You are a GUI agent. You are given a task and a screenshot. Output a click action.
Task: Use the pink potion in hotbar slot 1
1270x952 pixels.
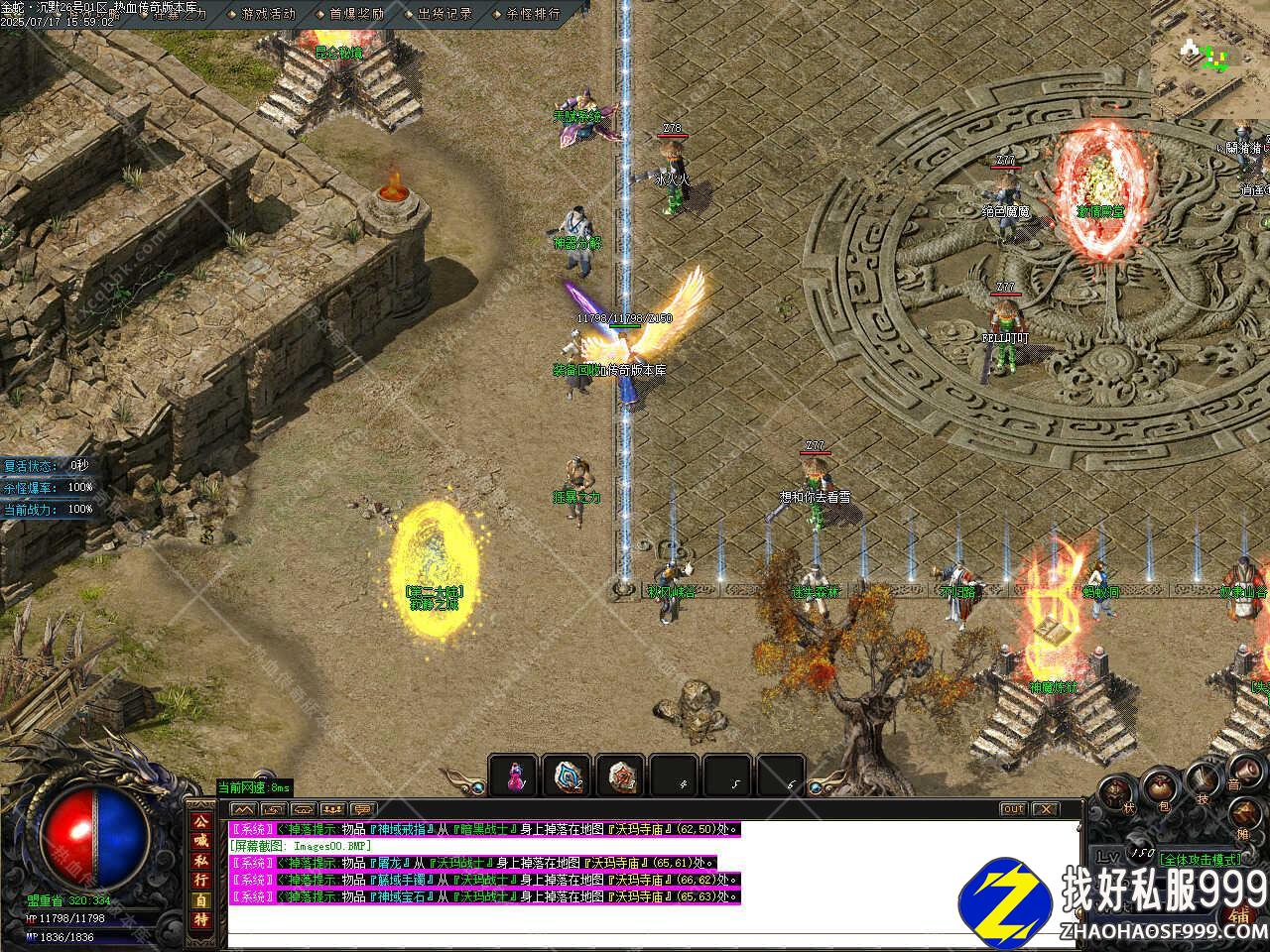click(x=514, y=776)
